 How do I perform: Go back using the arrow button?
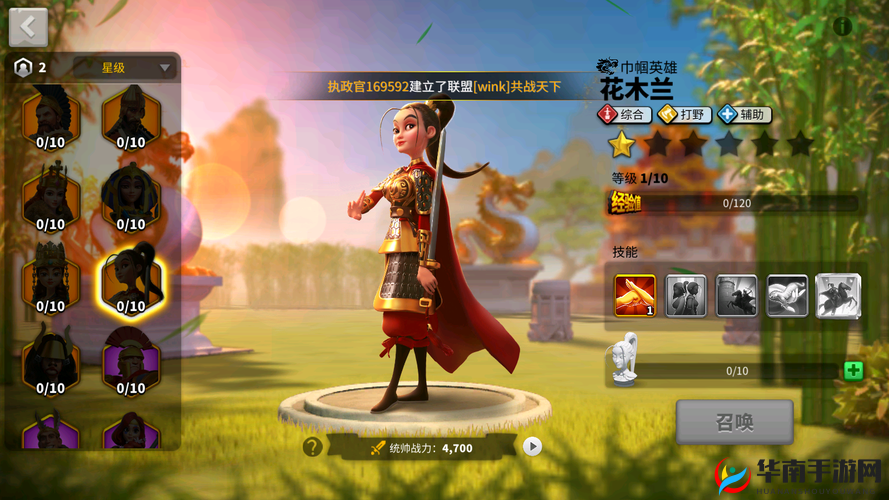28,27
